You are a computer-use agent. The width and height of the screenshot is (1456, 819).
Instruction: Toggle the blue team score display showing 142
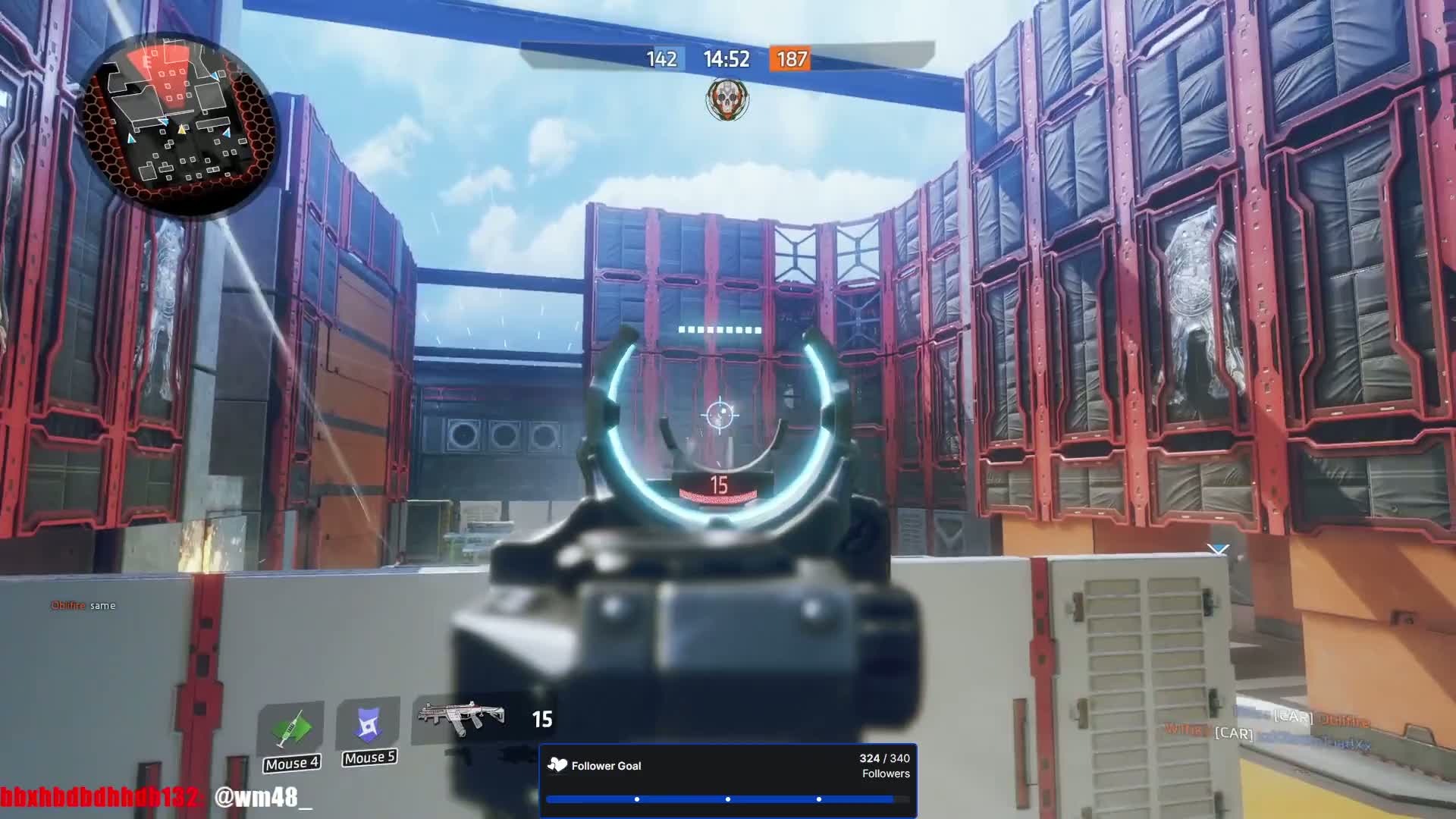pyautogui.click(x=662, y=60)
